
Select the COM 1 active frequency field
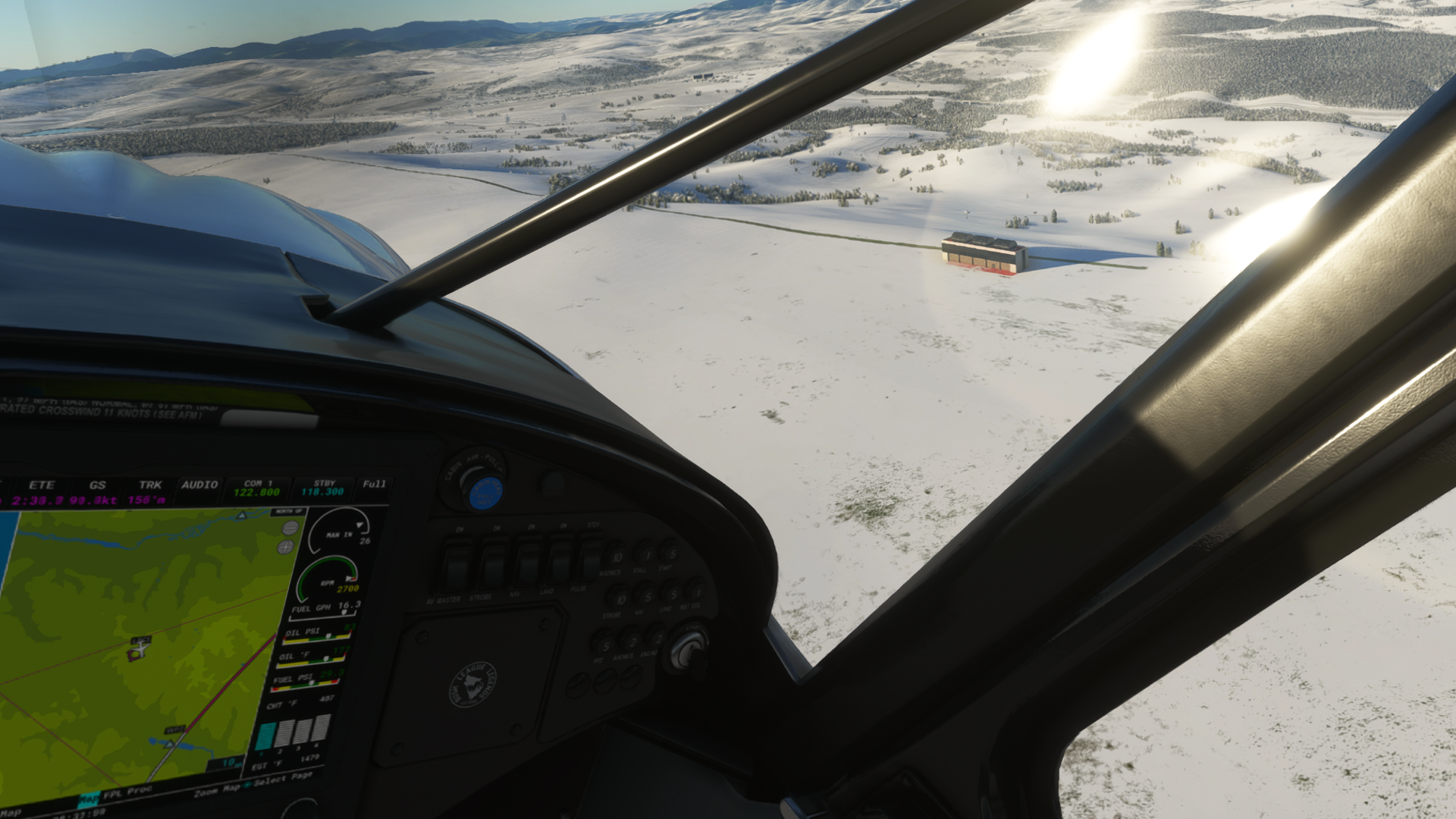coord(257,488)
